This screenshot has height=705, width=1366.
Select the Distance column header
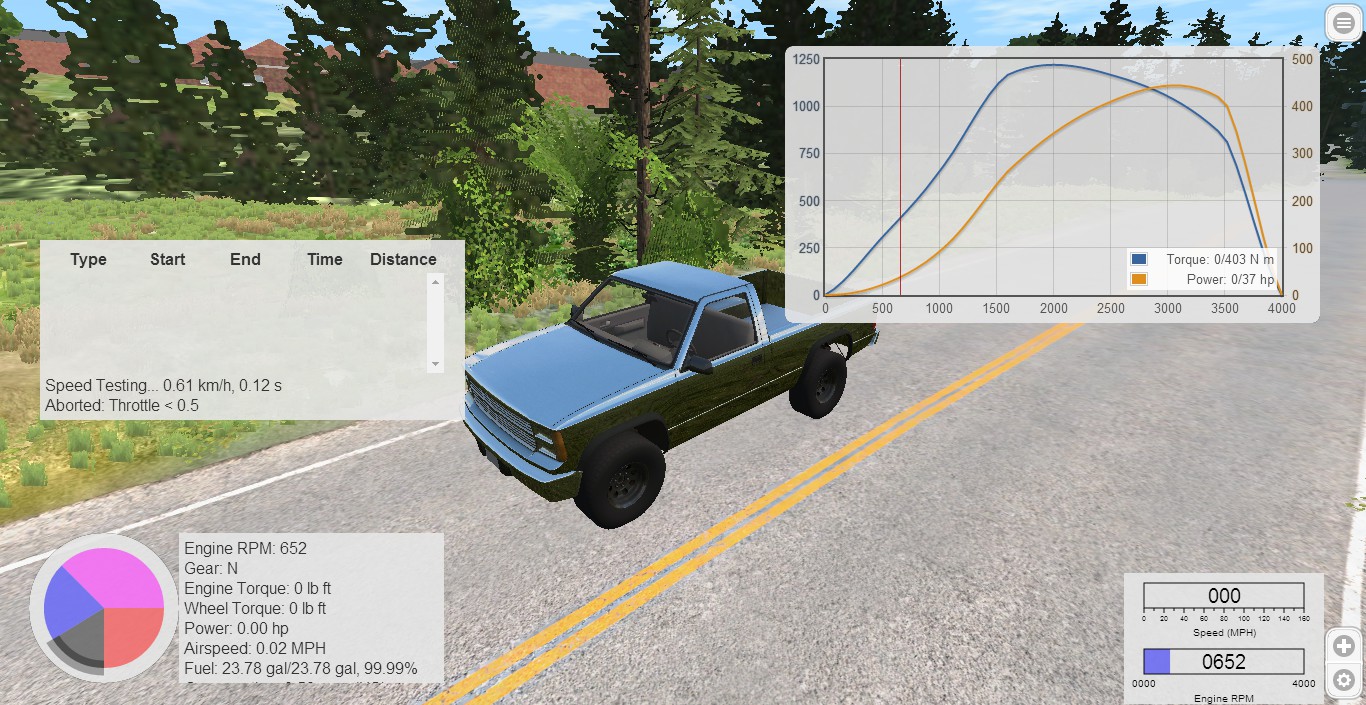(x=403, y=259)
